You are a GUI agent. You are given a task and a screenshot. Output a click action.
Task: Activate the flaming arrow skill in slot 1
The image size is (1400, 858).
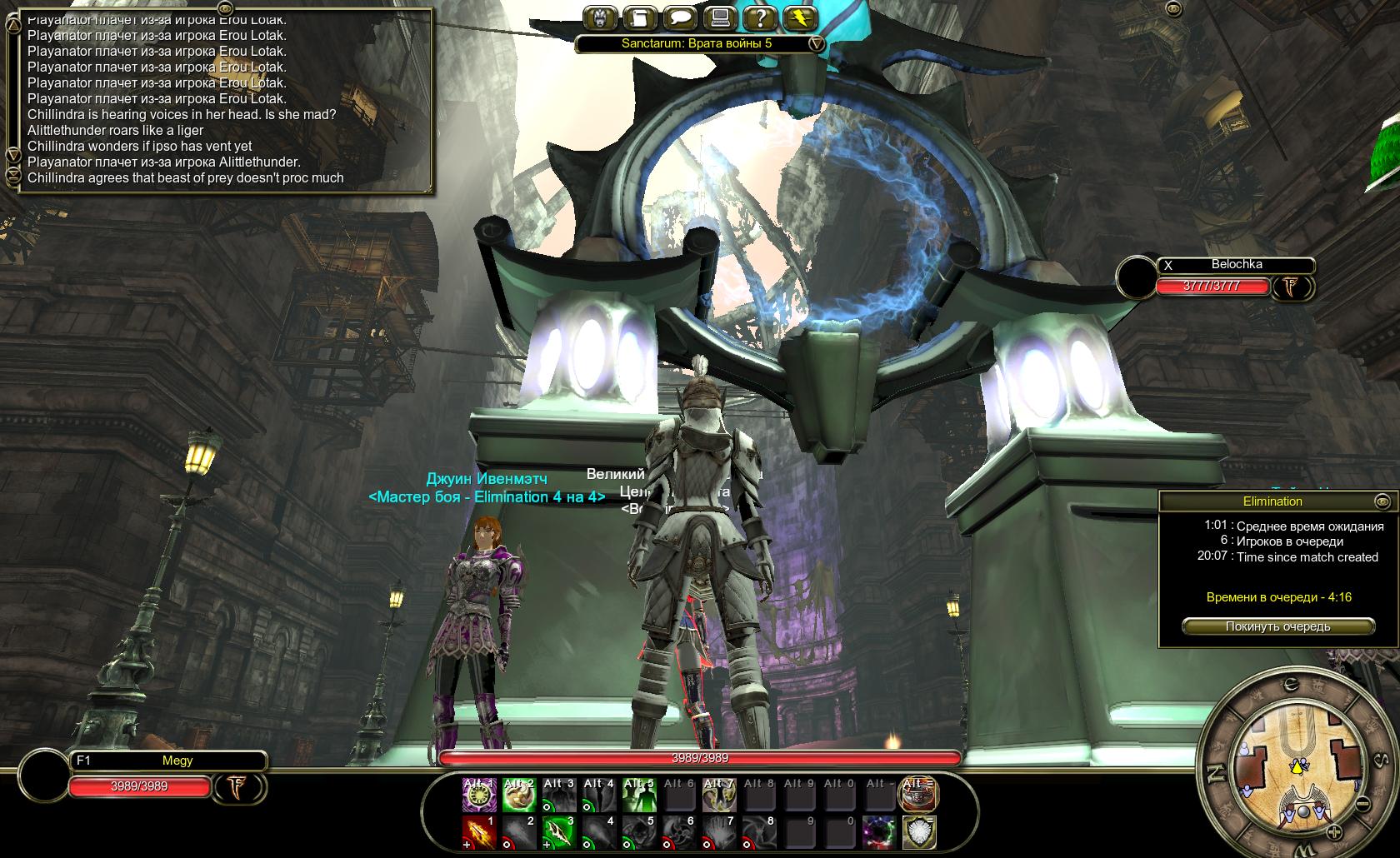pos(479,832)
